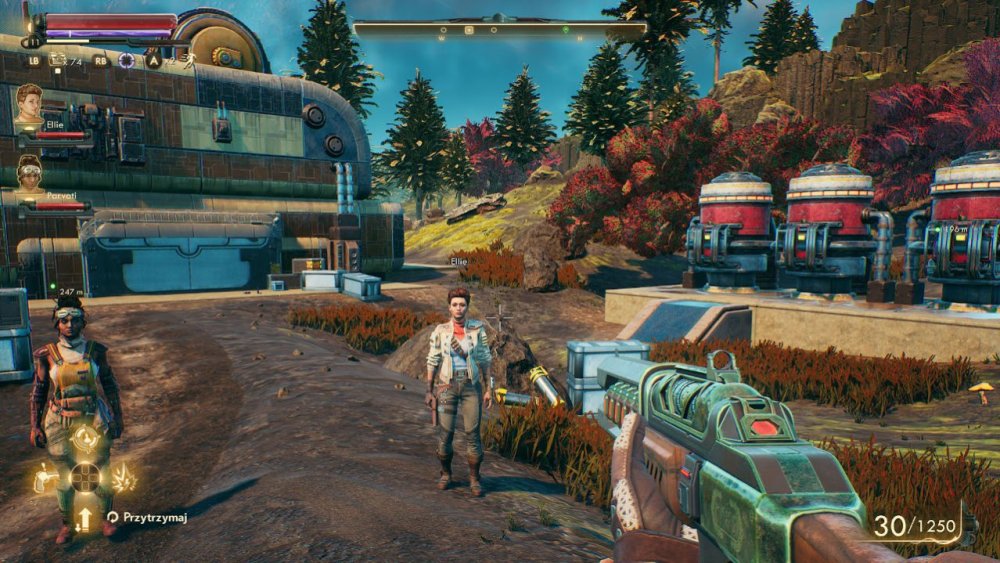Trigger the explosion companion ability icon
The width and height of the screenshot is (1000, 563).
point(124,478)
